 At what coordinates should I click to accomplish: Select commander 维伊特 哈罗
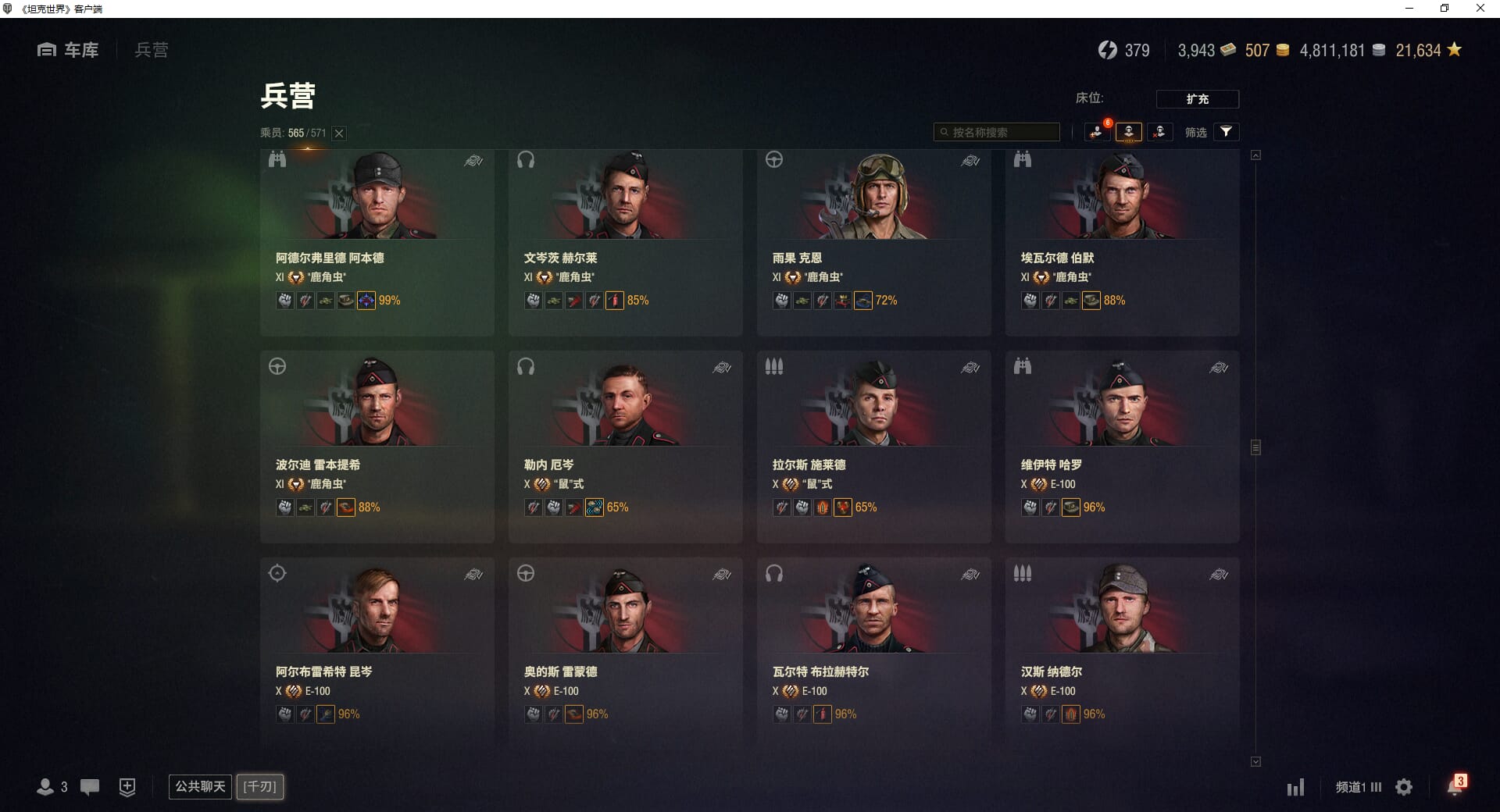[1122, 447]
